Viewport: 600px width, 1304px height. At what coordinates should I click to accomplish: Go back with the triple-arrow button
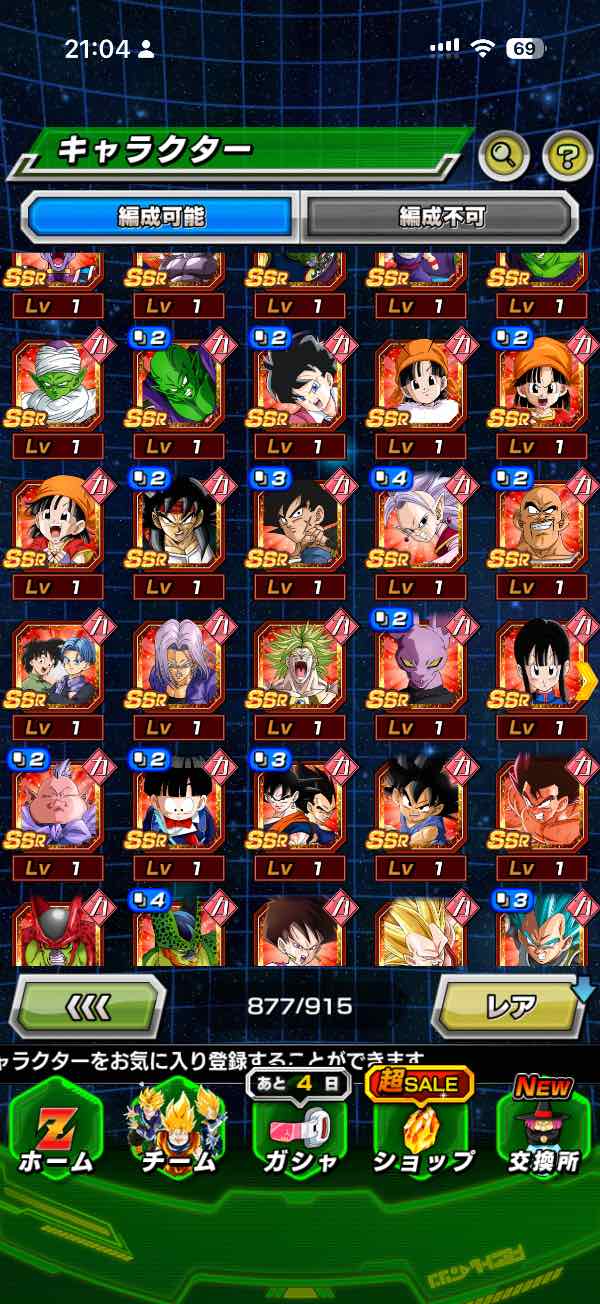point(88,1005)
